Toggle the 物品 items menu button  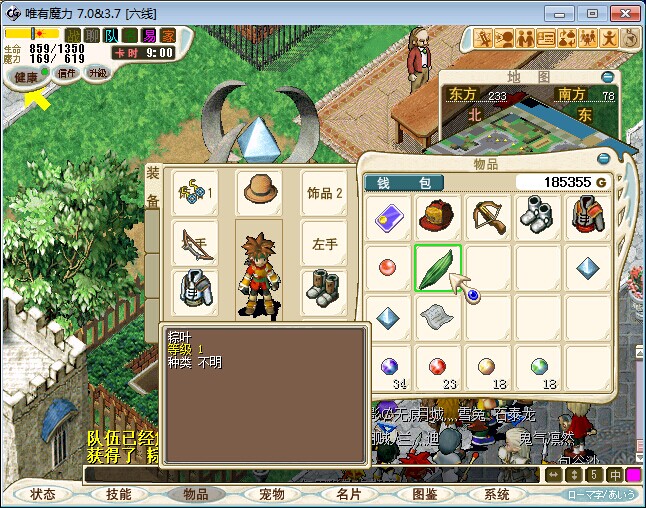(x=195, y=494)
